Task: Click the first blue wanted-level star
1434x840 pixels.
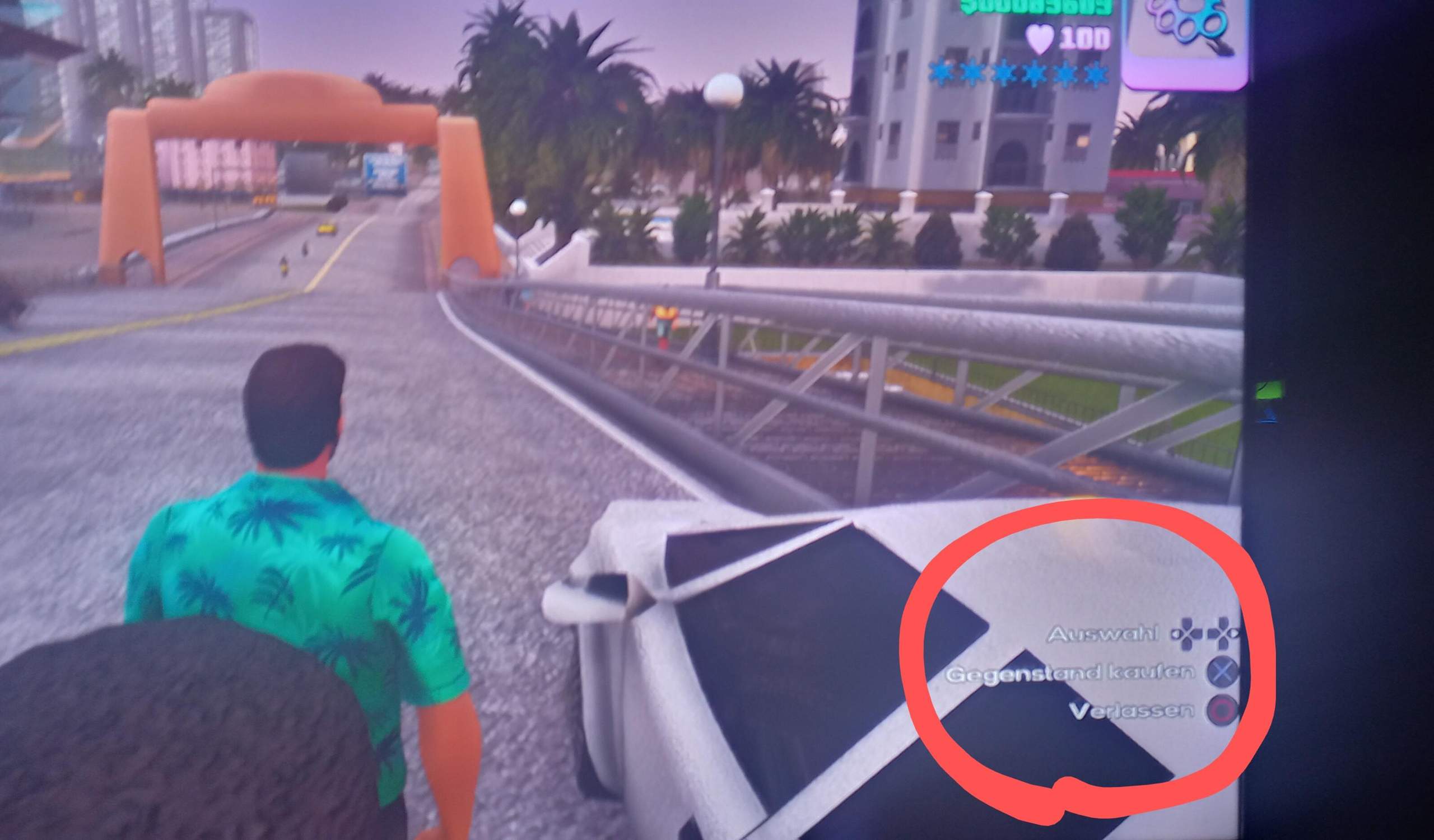Action: (942, 72)
